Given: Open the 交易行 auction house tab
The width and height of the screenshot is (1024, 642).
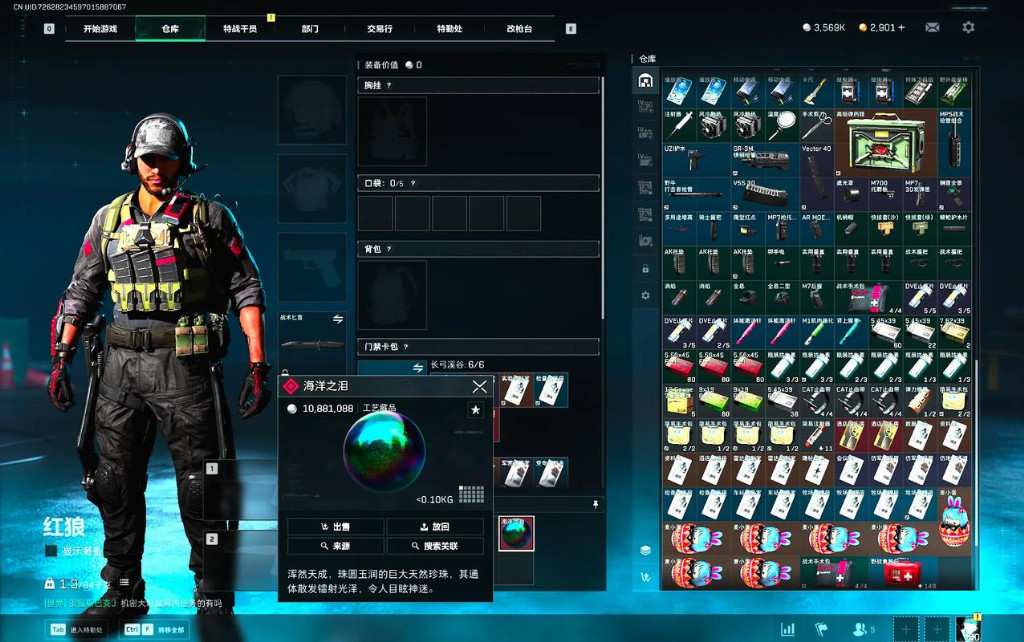Looking at the screenshot, I should pyautogui.click(x=380, y=29).
